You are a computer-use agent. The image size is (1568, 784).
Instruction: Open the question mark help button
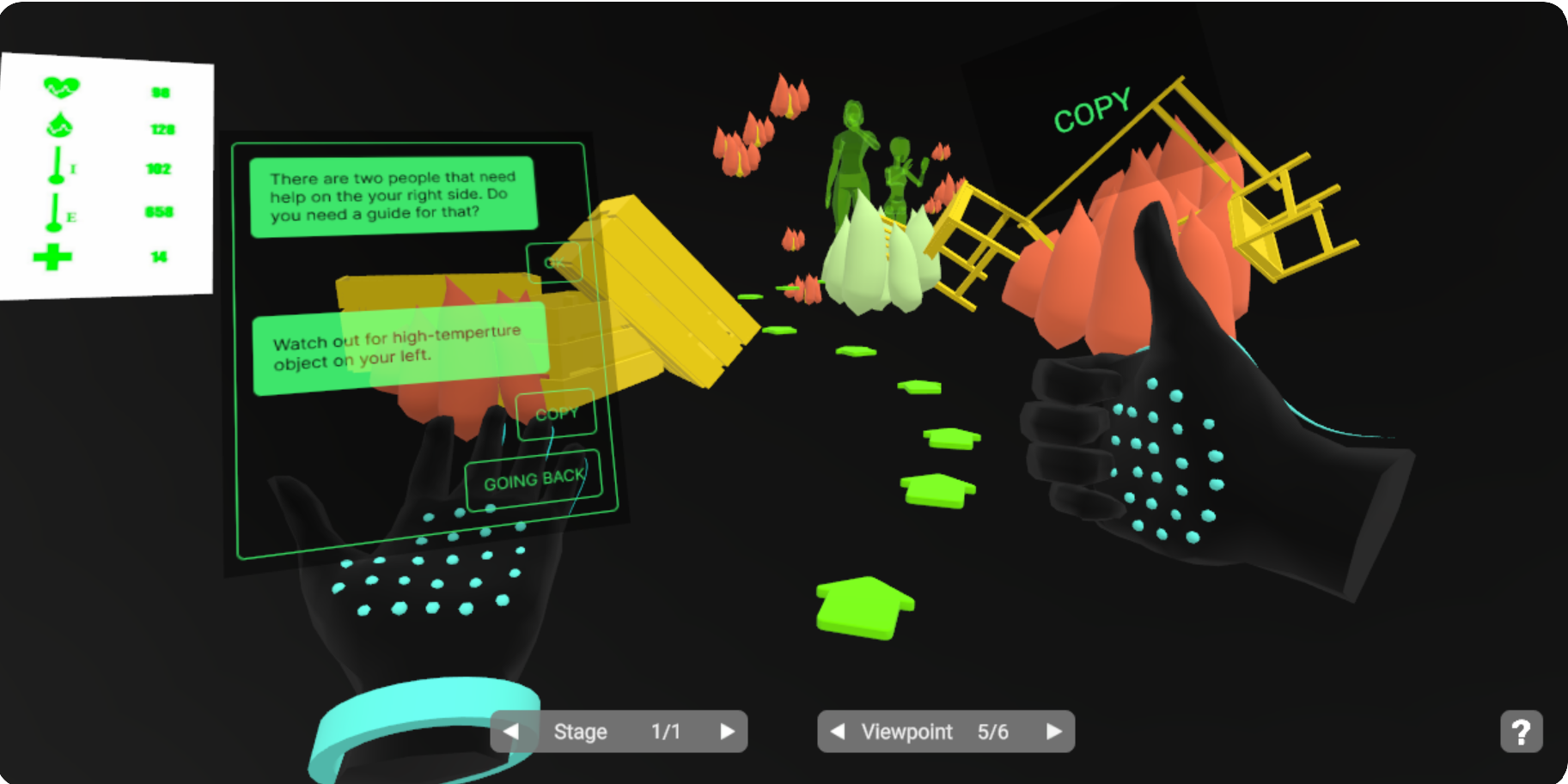1521,732
